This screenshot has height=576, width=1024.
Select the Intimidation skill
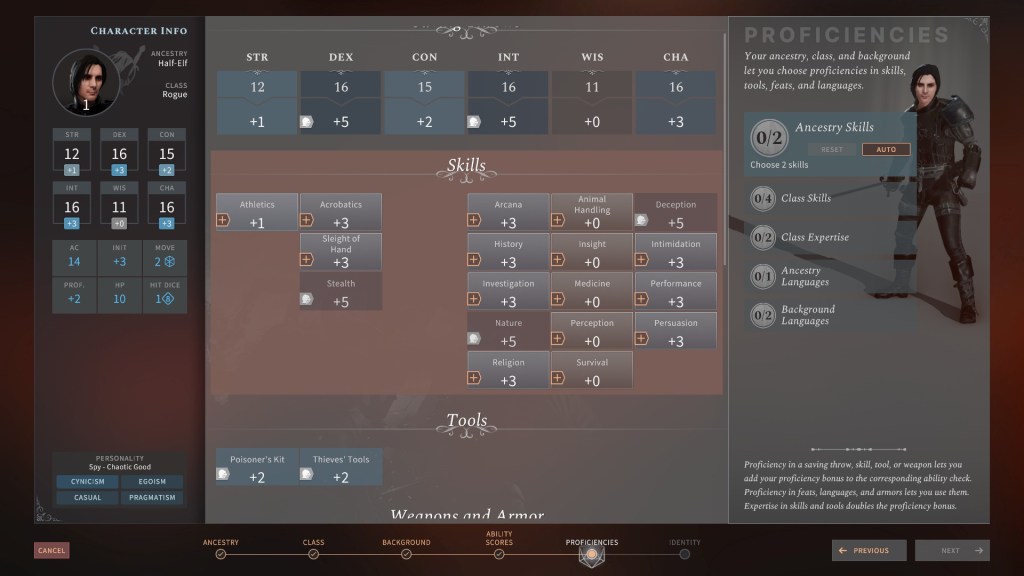pos(675,252)
